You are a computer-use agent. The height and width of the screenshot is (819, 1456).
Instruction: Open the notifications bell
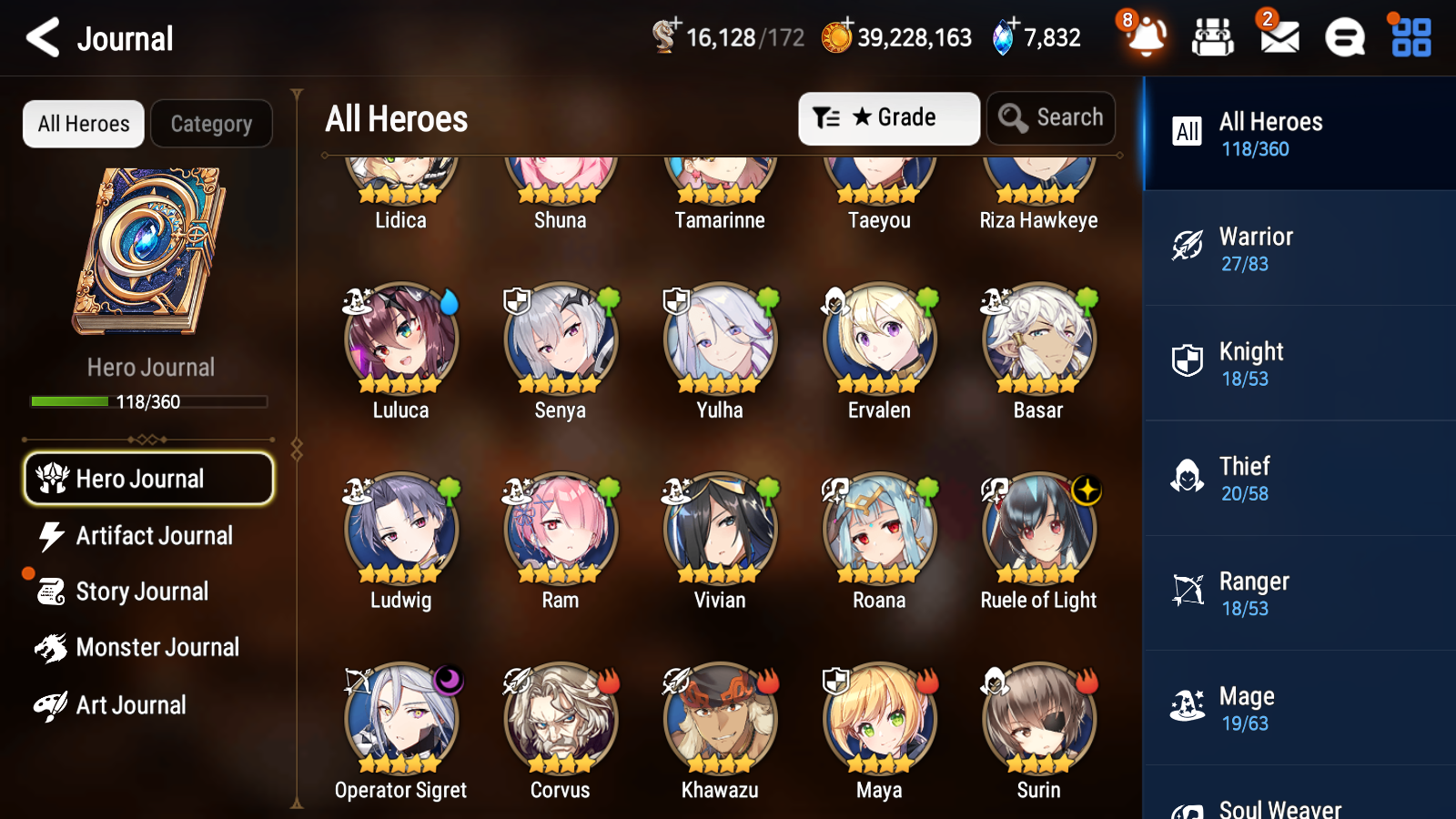click(1146, 38)
